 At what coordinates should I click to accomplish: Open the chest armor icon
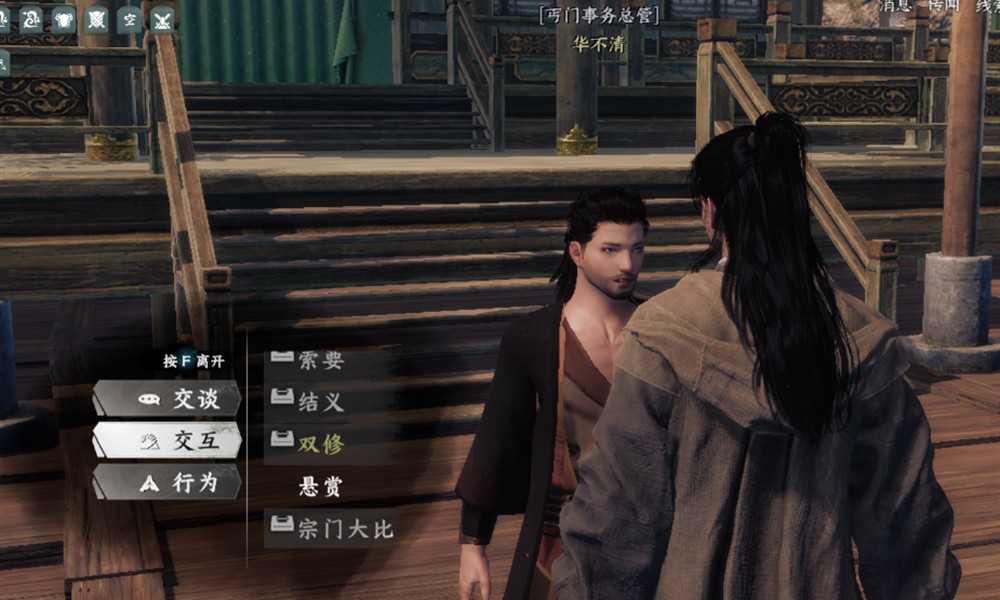click(63, 18)
